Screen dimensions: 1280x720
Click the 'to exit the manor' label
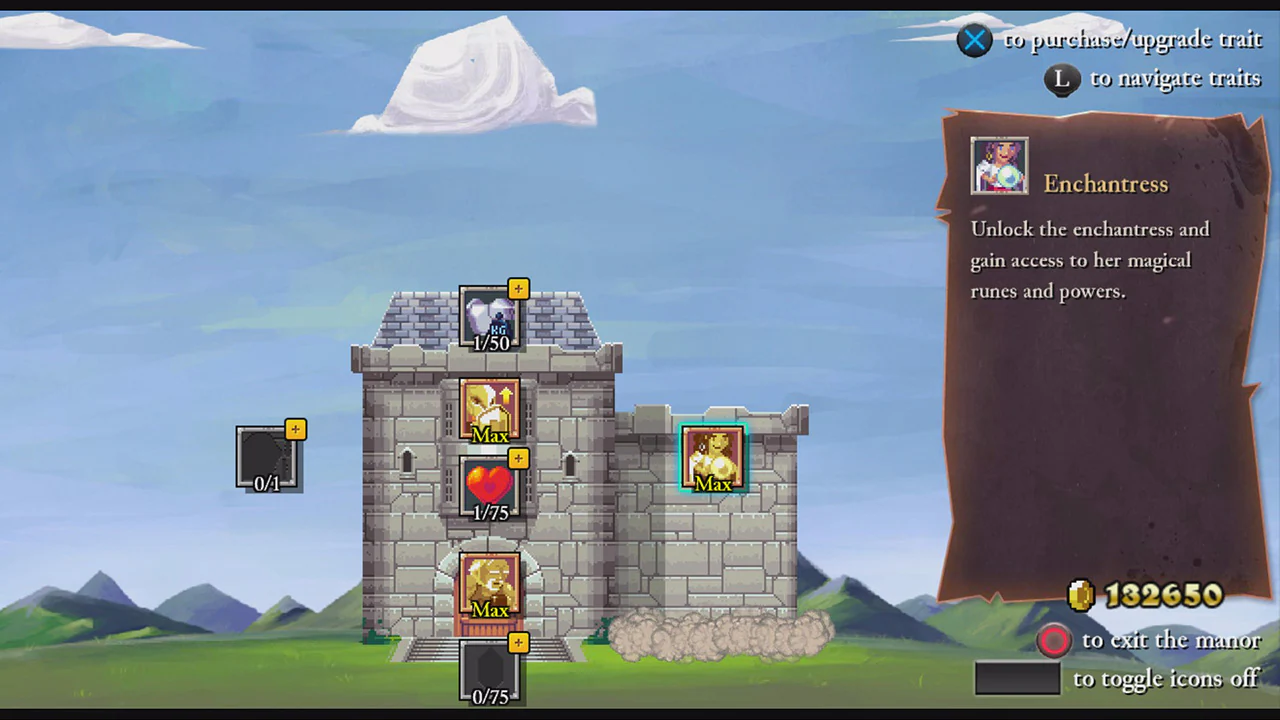click(1170, 640)
